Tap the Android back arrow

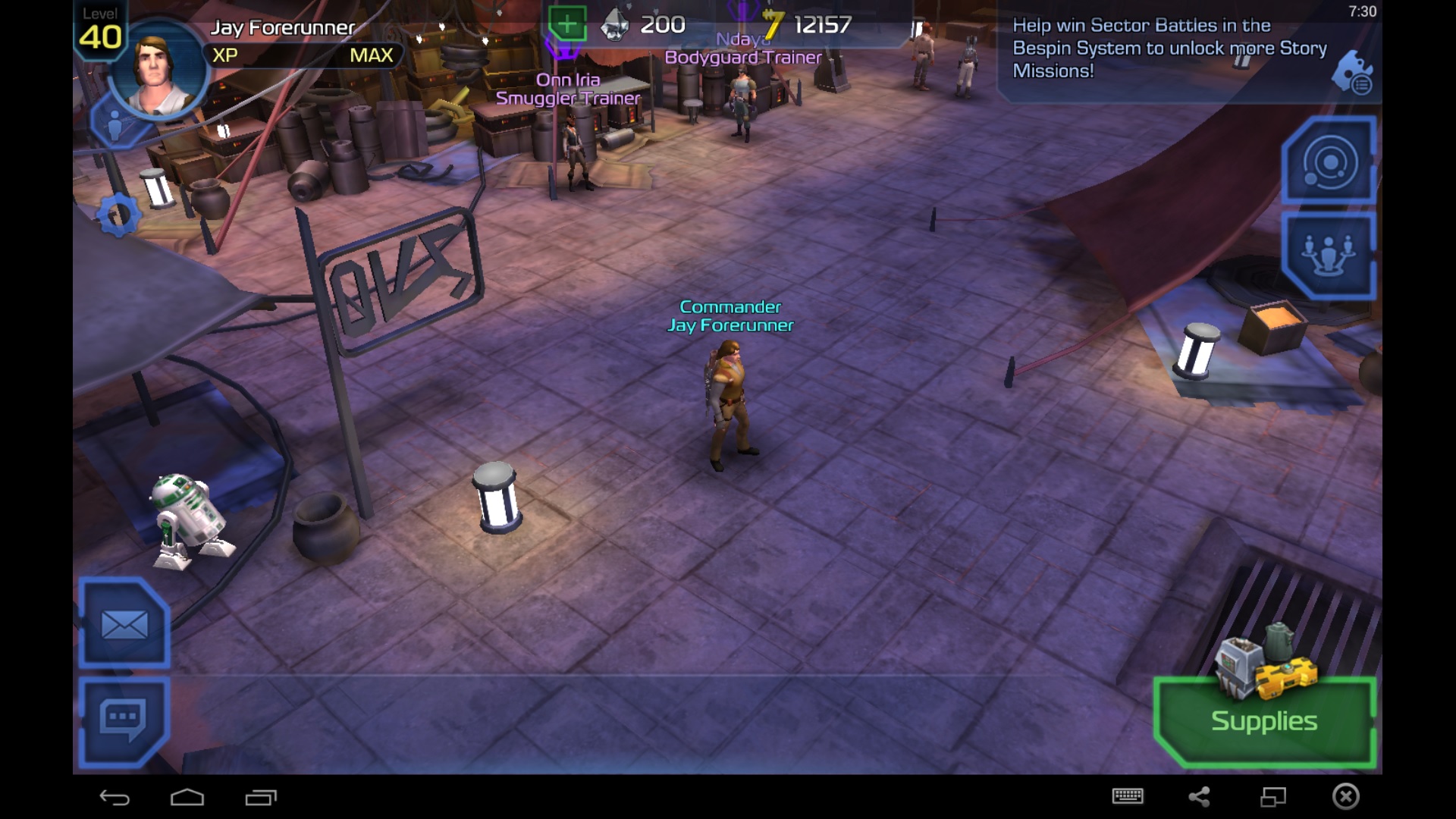(x=115, y=797)
